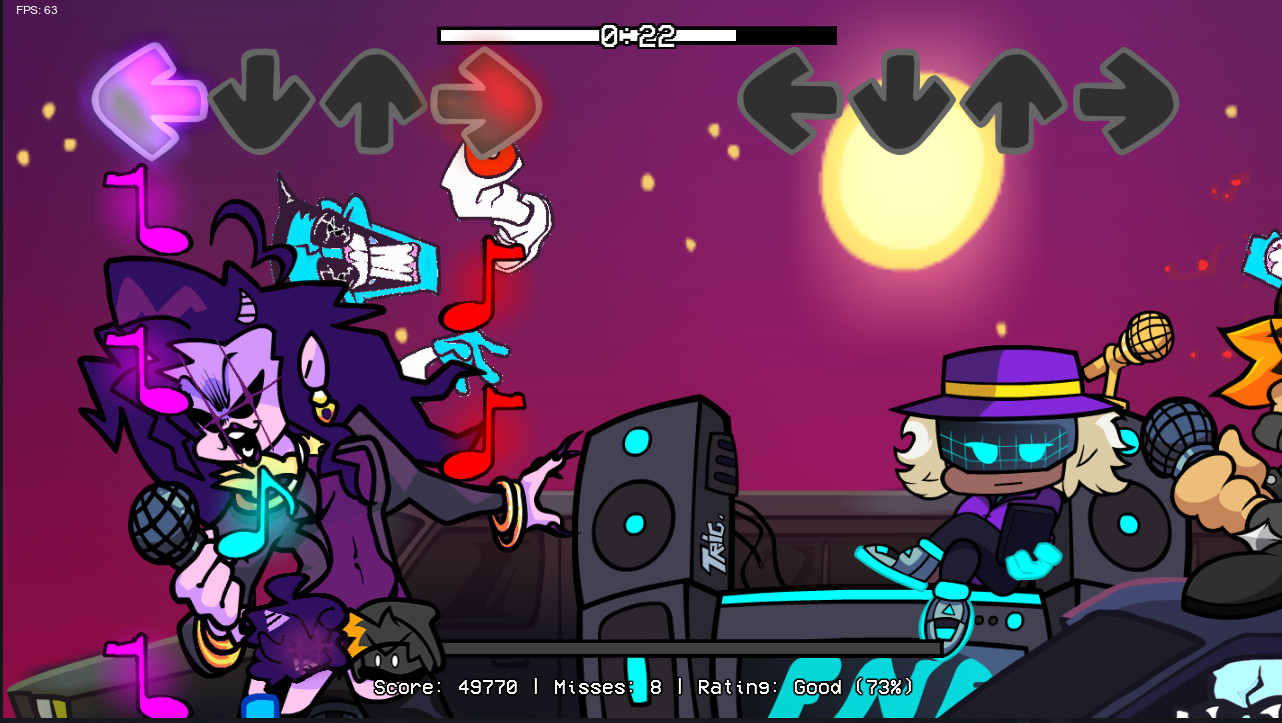1282x723 pixels.
Task: Click the cyan speaker cone on the Tric speaker
Action: click(636, 525)
